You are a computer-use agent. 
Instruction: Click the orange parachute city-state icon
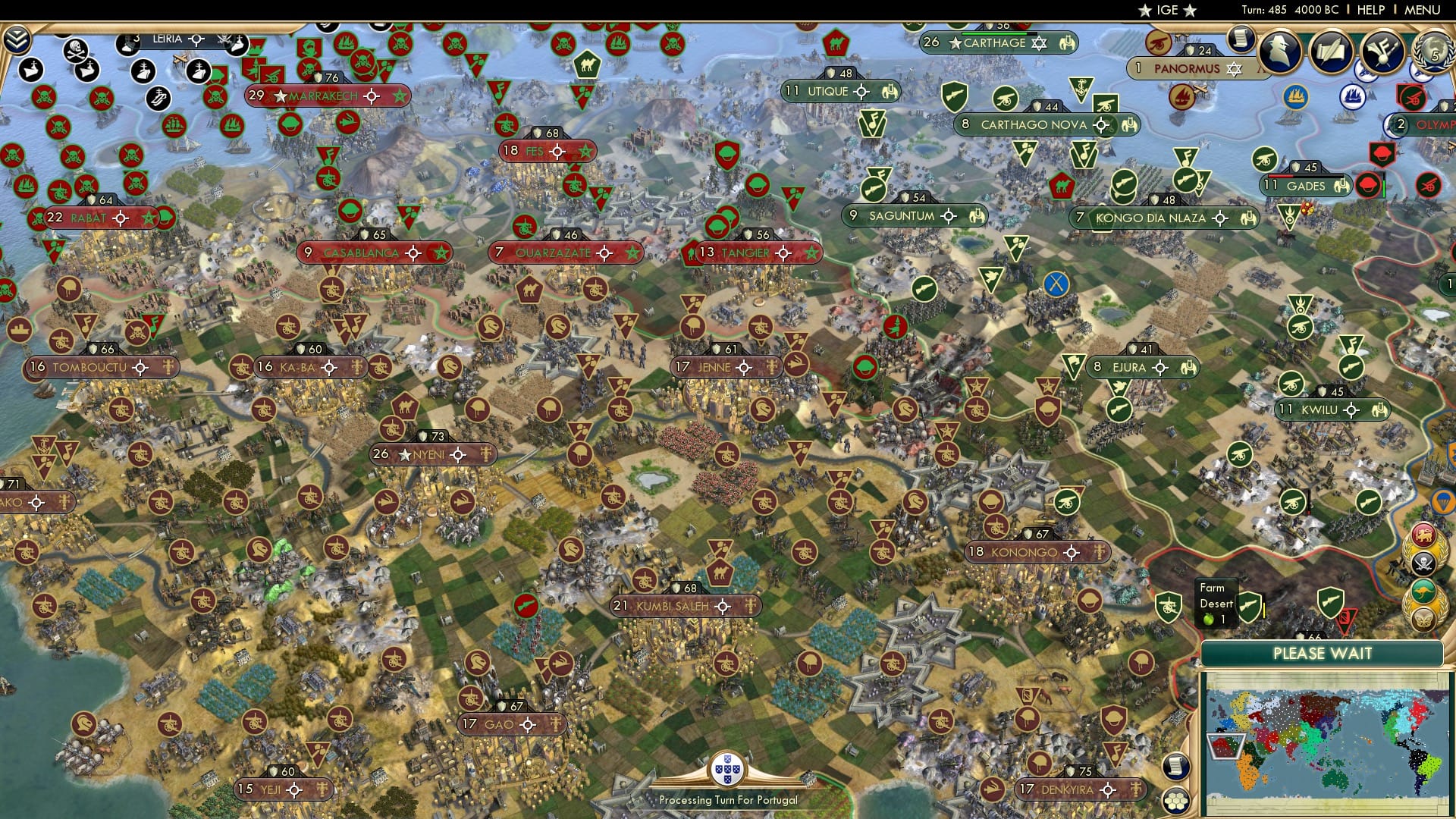click(1442, 501)
